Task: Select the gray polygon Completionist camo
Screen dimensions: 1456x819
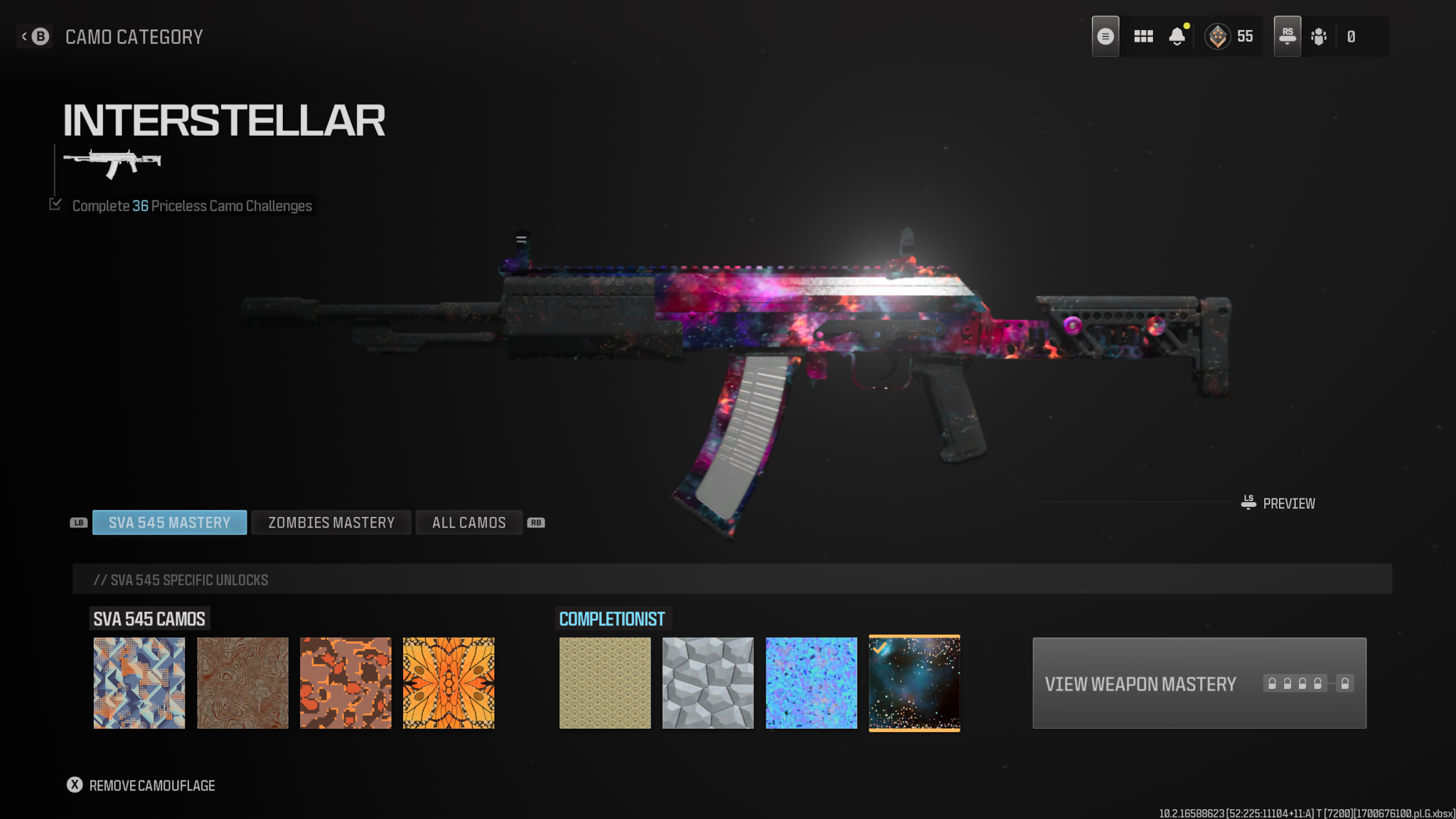Action: pos(708,682)
